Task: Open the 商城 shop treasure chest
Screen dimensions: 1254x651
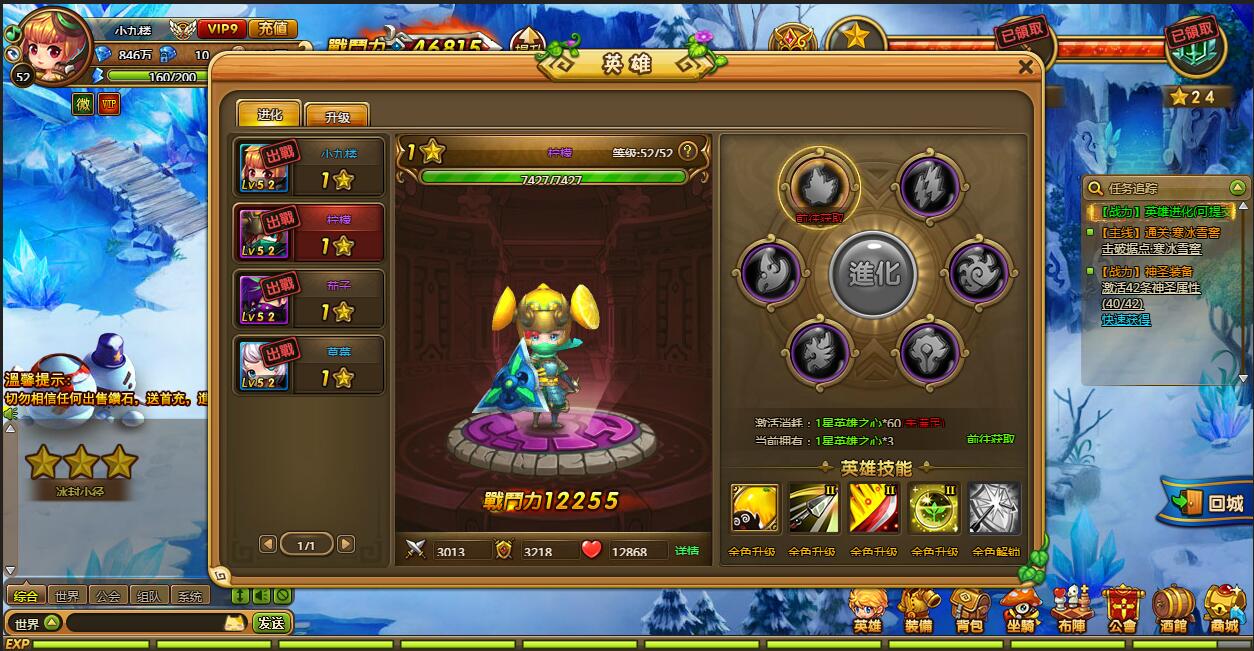Action: point(1224,609)
